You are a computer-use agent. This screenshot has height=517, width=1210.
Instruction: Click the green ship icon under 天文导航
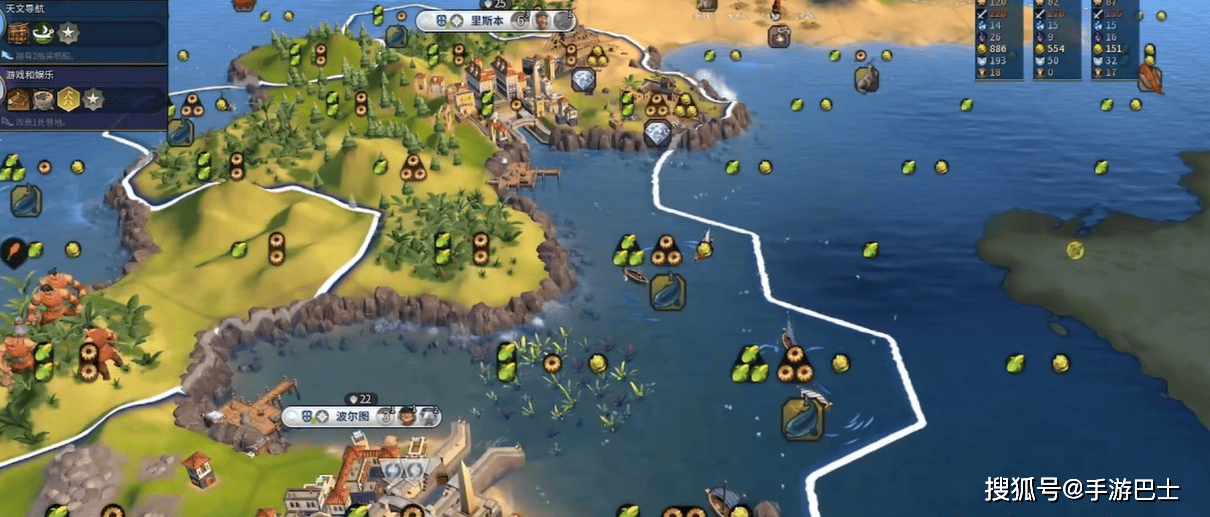[x=44, y=33]
